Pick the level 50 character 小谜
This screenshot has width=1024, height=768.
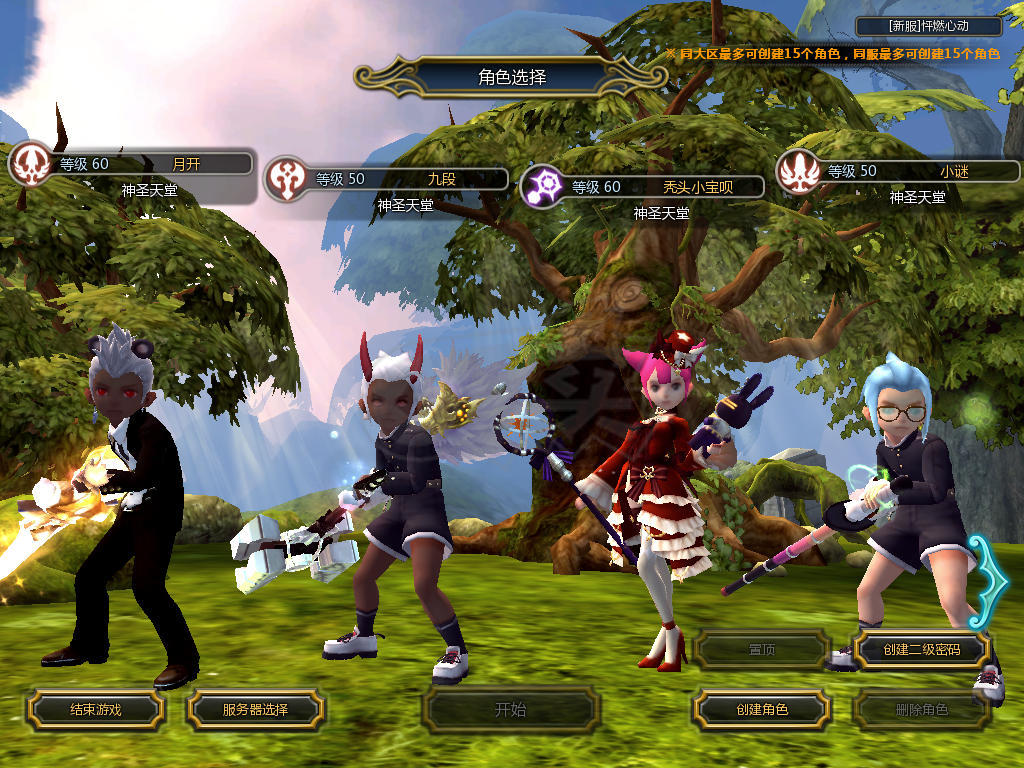[x=898, y=171]
